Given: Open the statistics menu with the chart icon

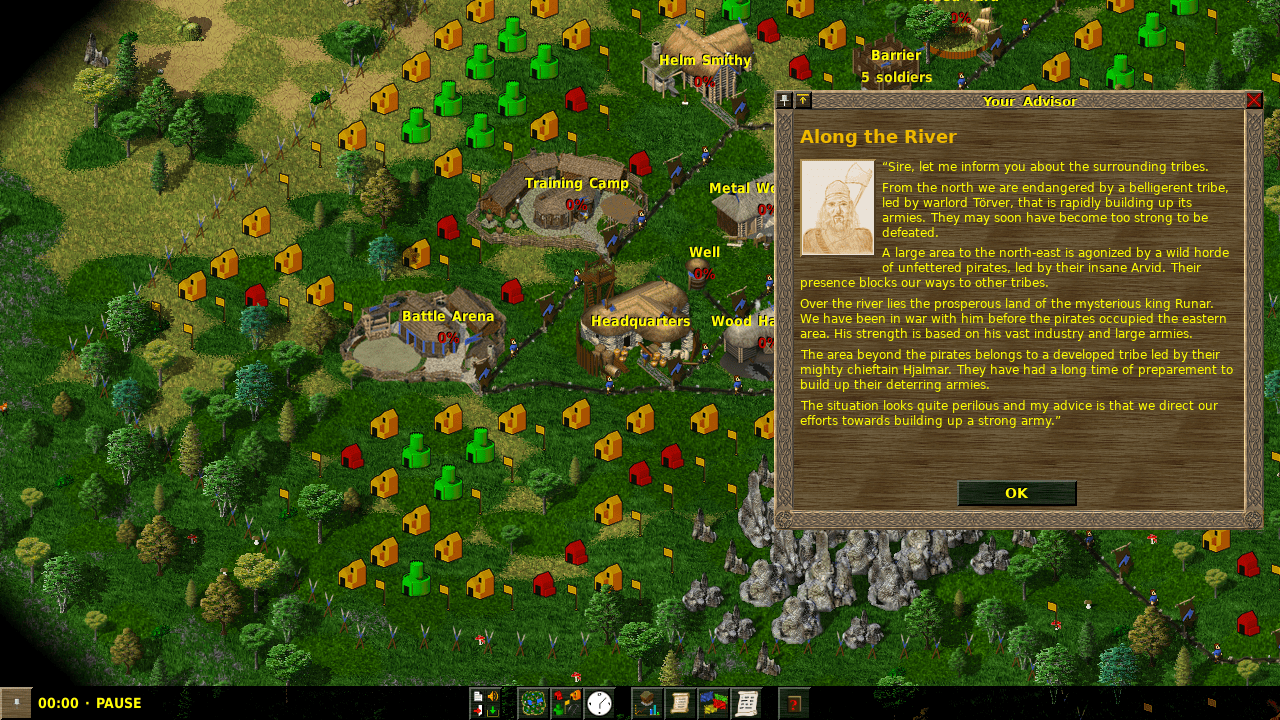Looking at the screenshot, I should (647, 703).
